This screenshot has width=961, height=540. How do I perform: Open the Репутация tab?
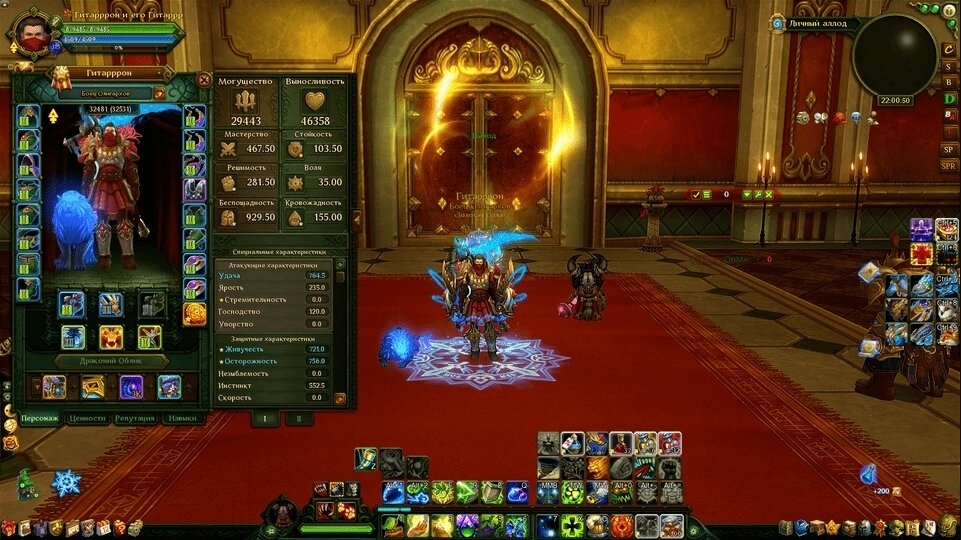(x=135, y=419)
